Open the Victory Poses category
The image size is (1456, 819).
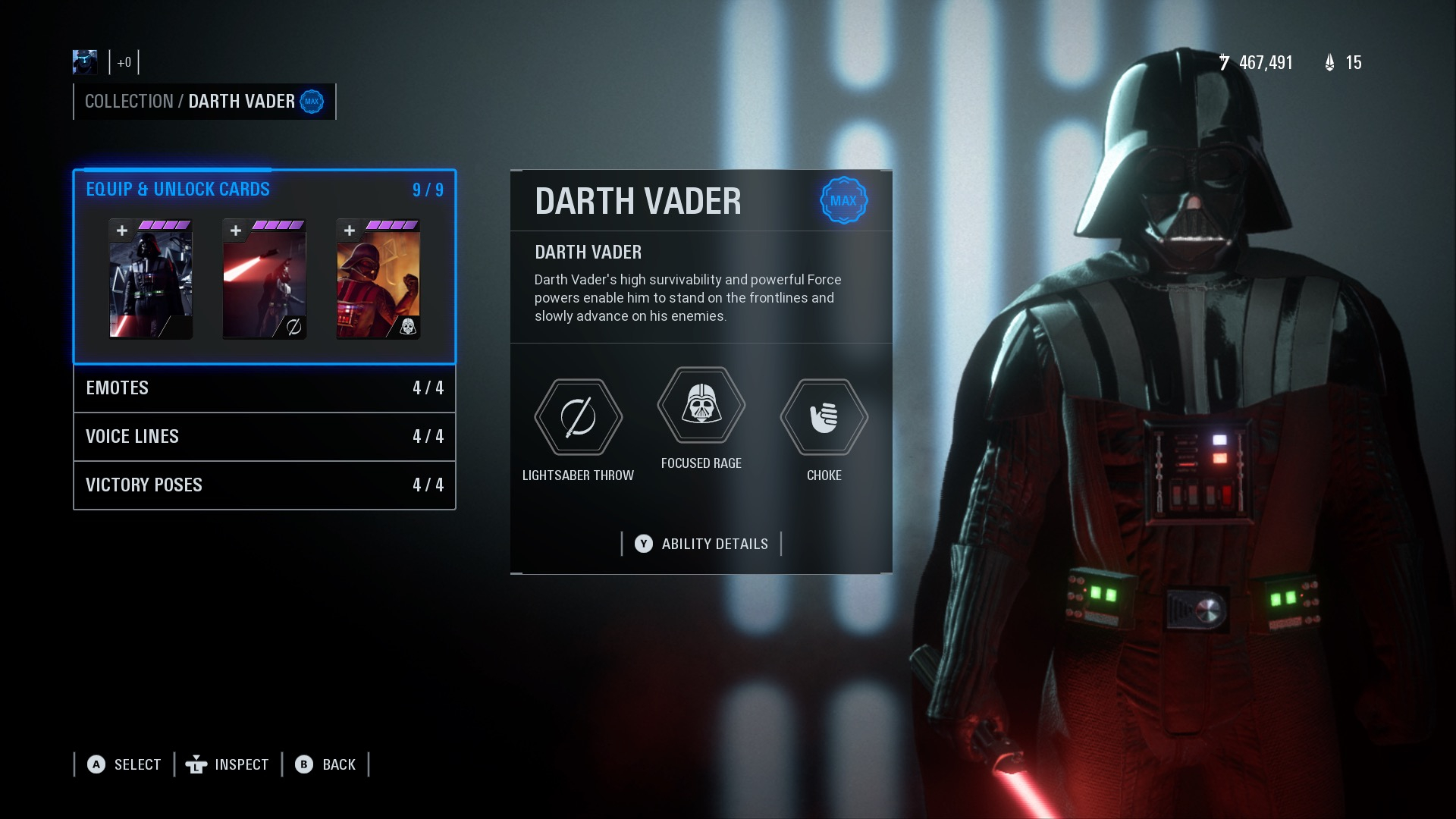click(x=264, y=485)
